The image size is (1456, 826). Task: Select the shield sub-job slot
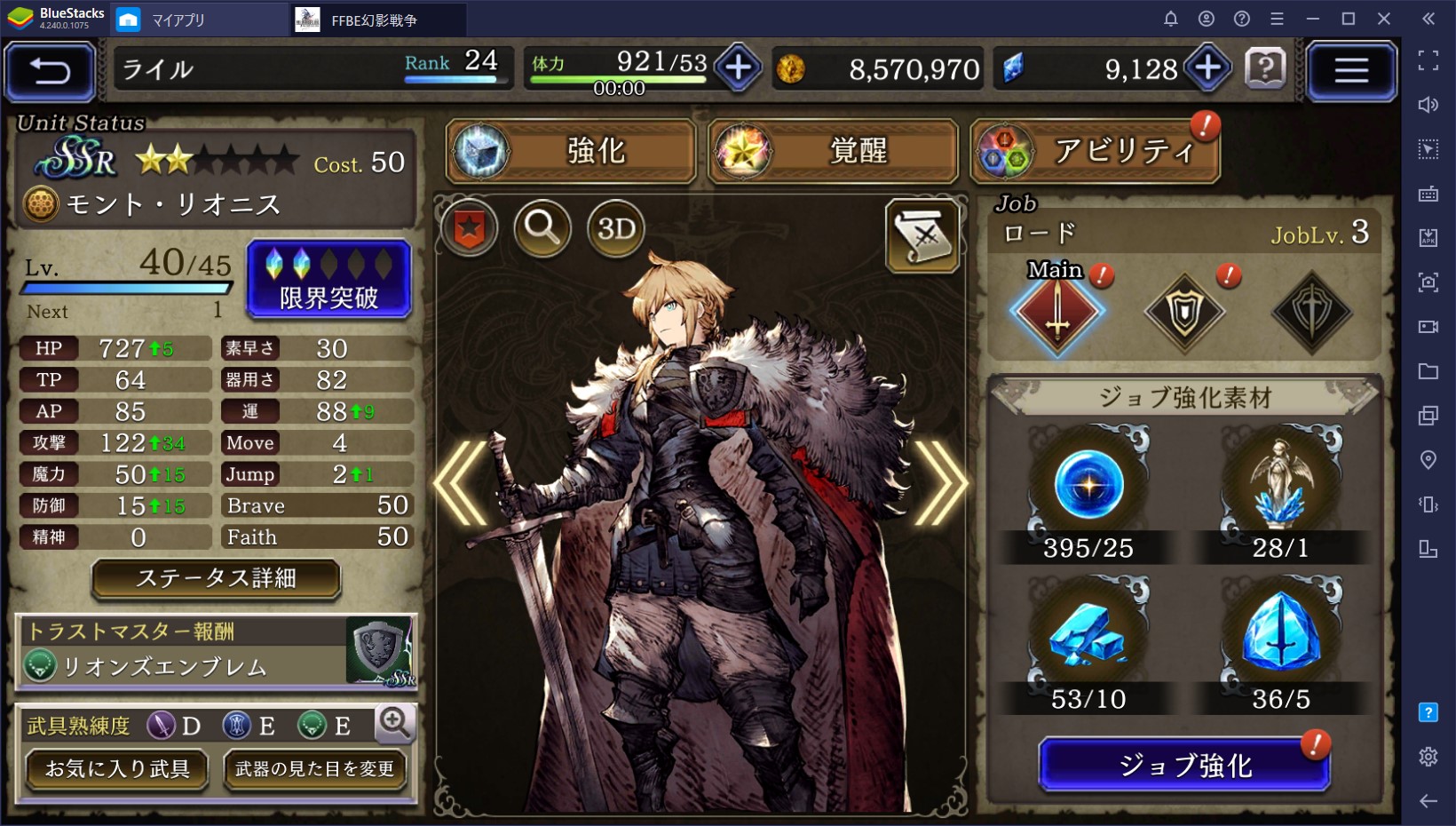1184,310
